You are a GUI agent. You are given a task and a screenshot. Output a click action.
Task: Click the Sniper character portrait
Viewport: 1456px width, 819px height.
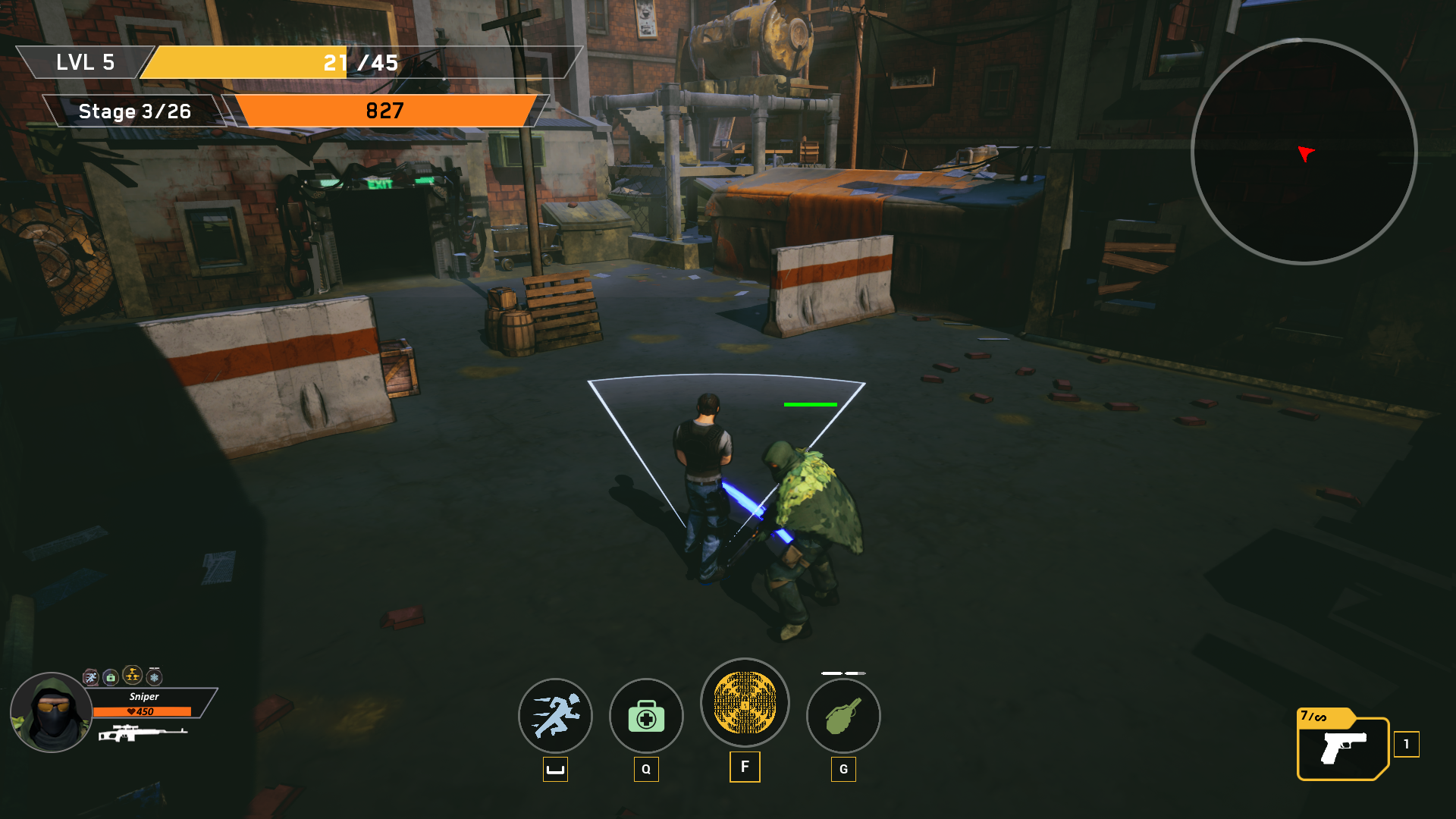[x=51, y=713]
